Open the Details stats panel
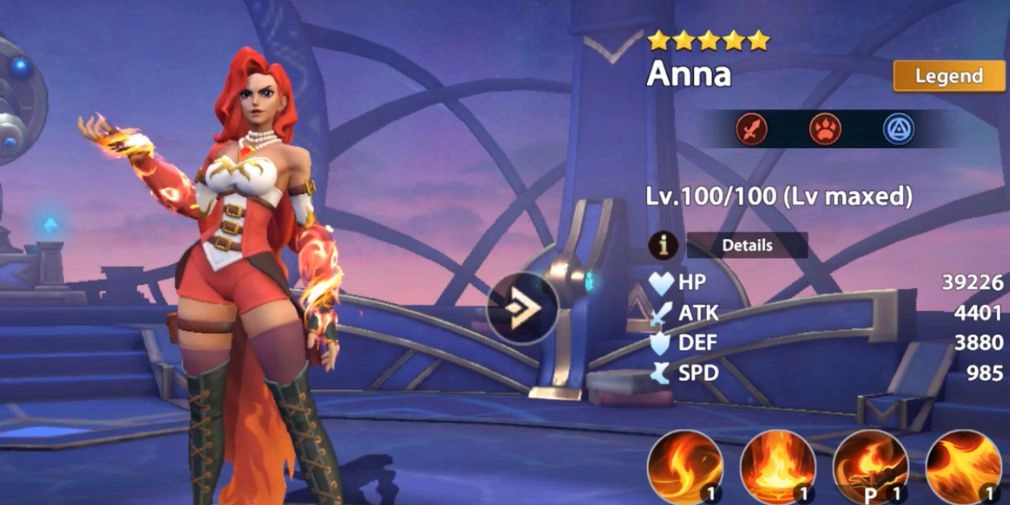Image resolution: width=1010 pixels, height=505 pixels. coord(747,245)
